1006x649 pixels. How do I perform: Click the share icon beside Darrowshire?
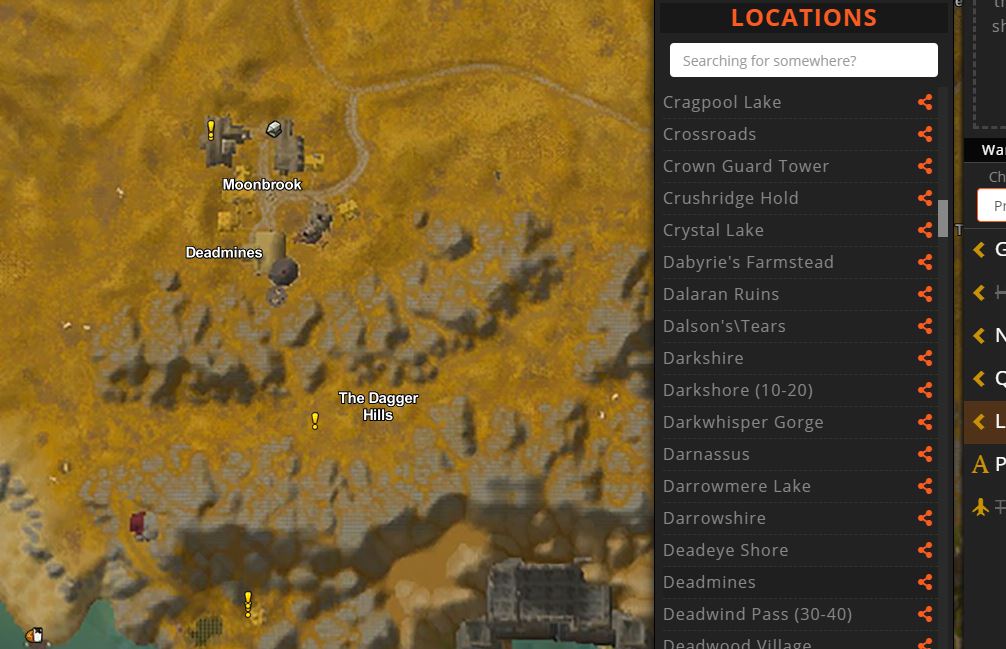pyautogui.click(x=925, y=518)
